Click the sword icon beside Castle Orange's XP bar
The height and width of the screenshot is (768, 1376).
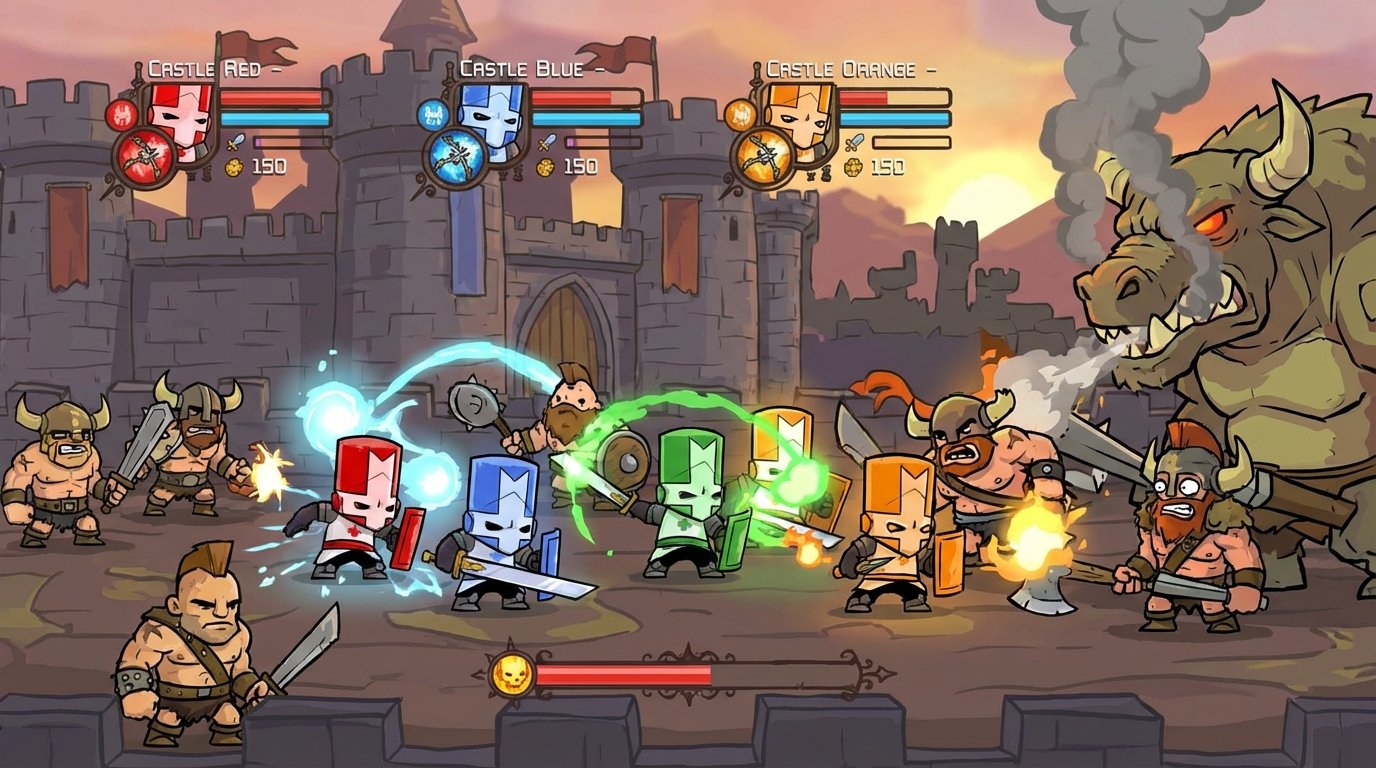(x=854, y=142)
